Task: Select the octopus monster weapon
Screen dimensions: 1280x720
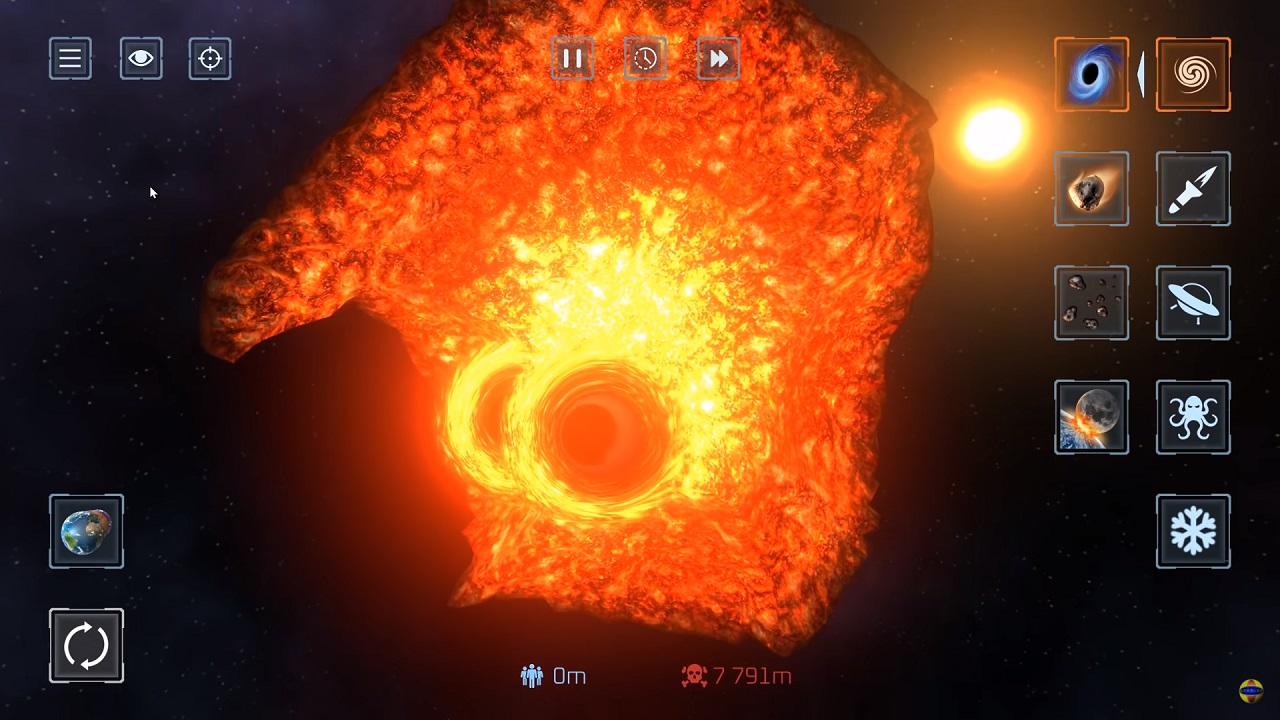Action: pos(1193,417)
